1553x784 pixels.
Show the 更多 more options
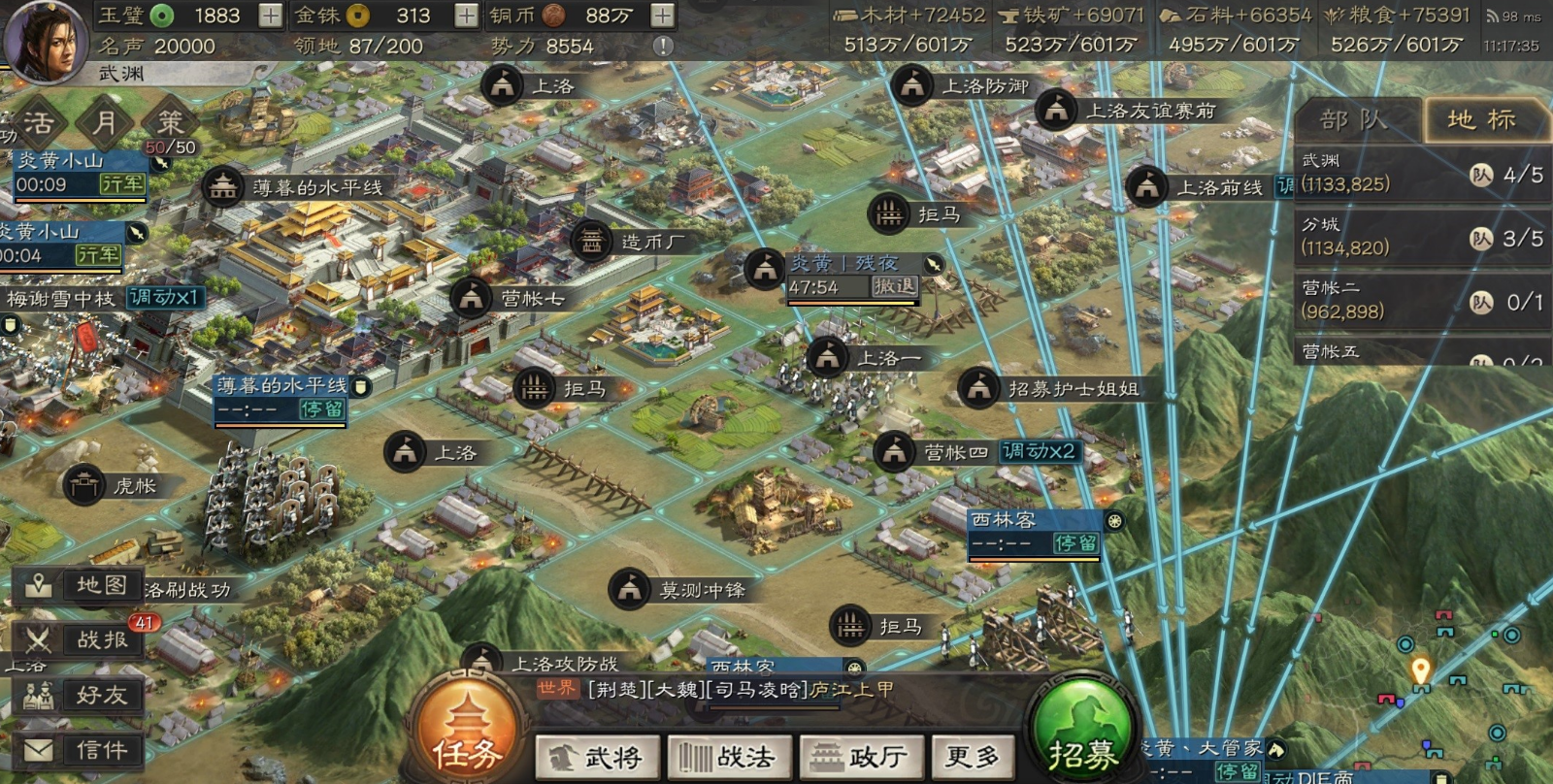point(973,756)
